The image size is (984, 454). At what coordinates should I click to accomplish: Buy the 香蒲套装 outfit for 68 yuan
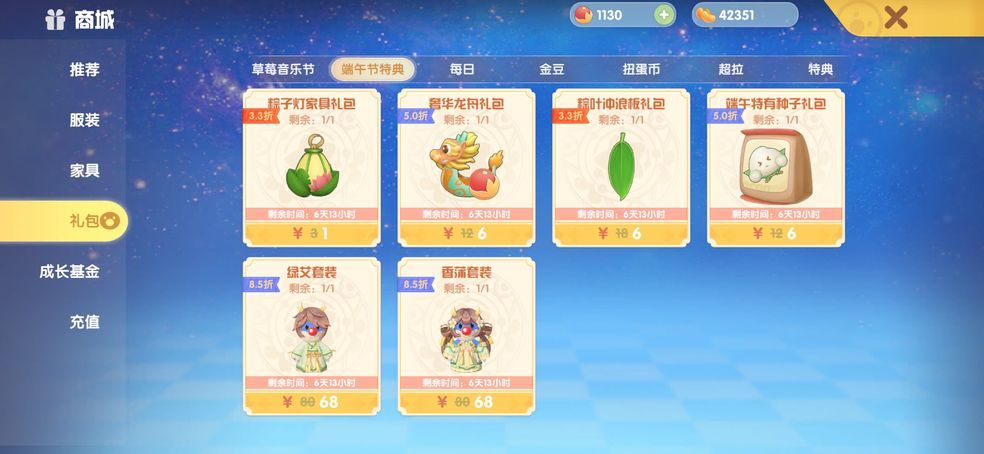tap(466, 401)
